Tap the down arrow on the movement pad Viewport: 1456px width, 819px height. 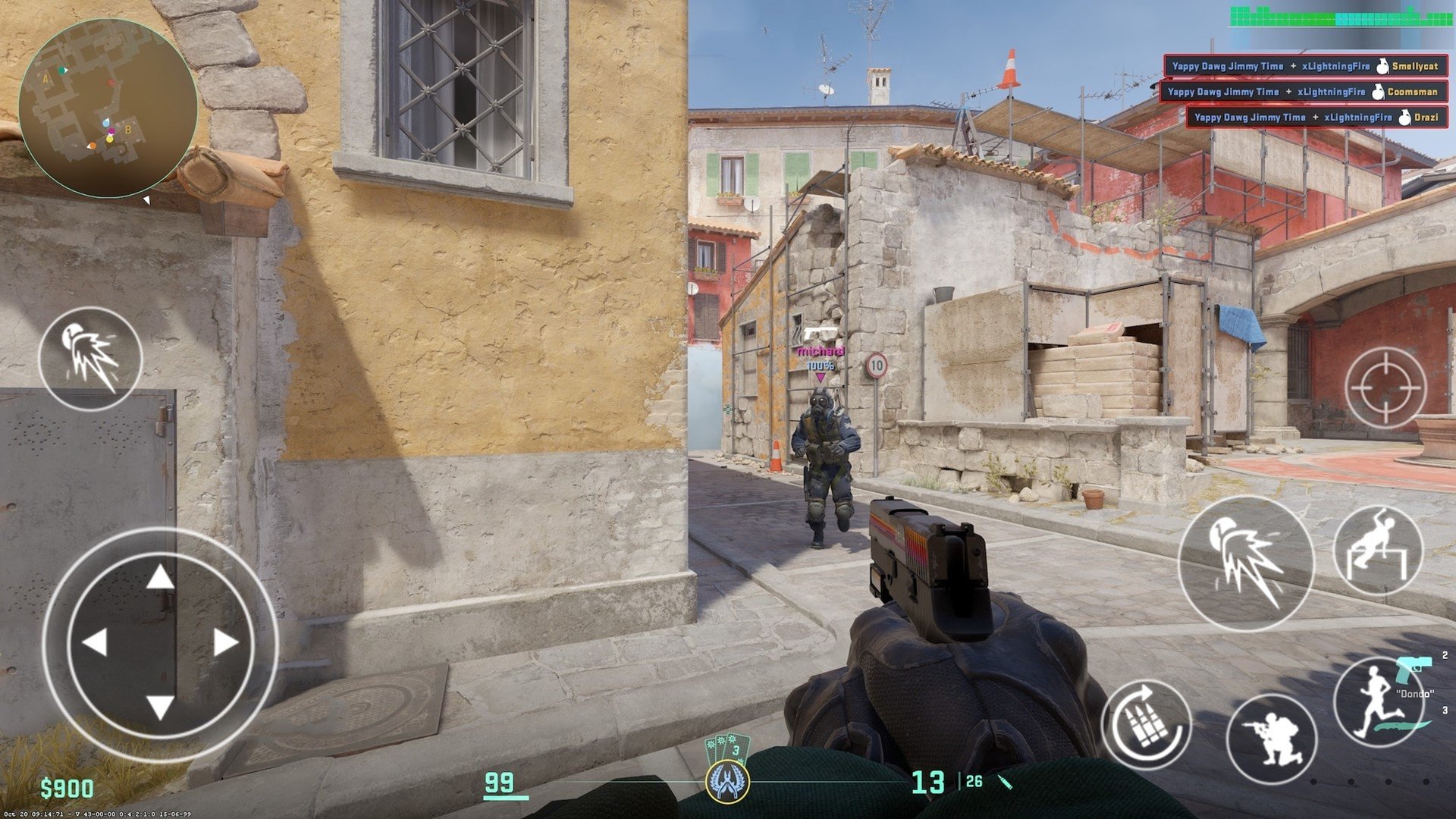click(160, 707)
